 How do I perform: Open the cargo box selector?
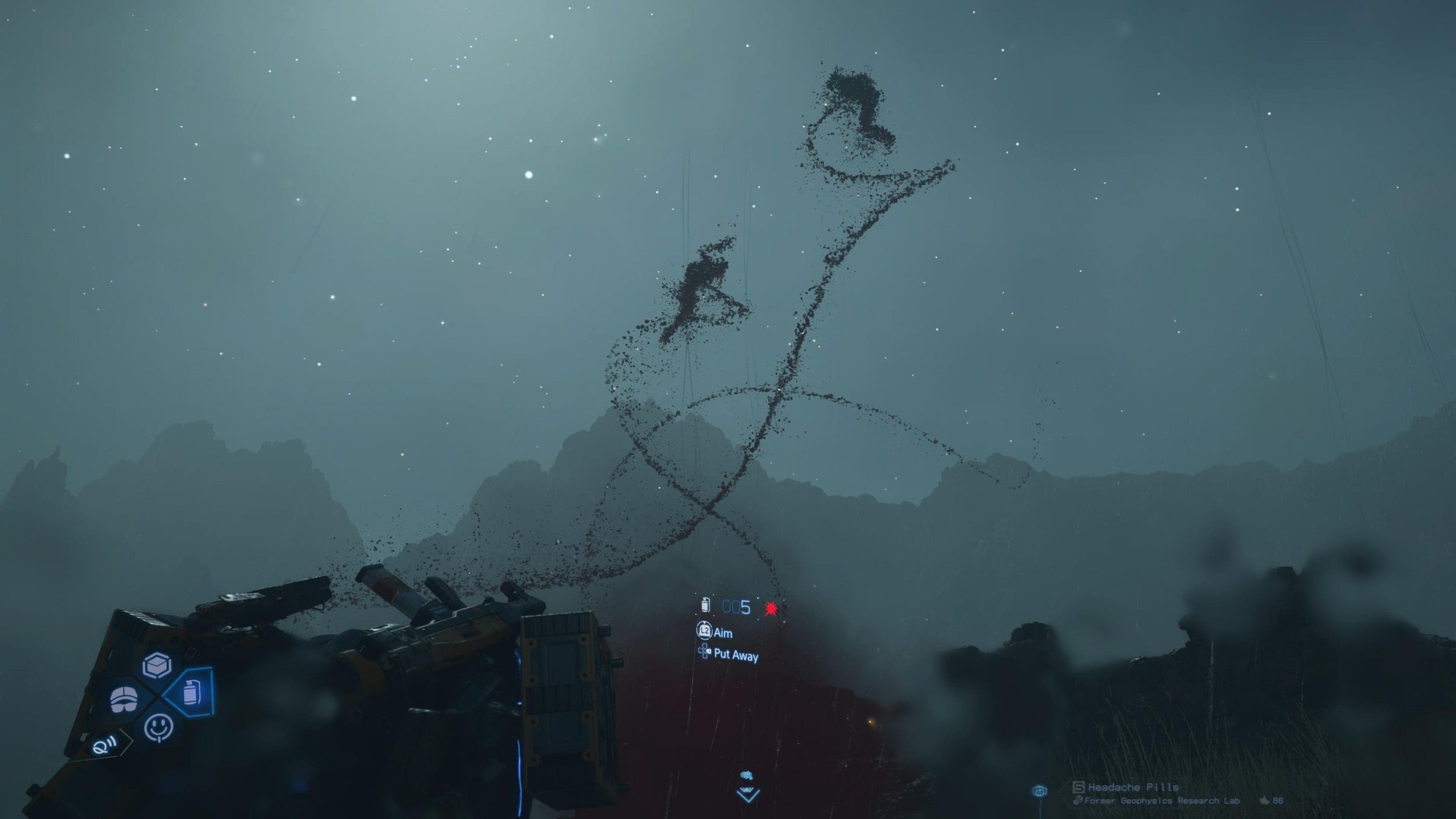(157, 665)
